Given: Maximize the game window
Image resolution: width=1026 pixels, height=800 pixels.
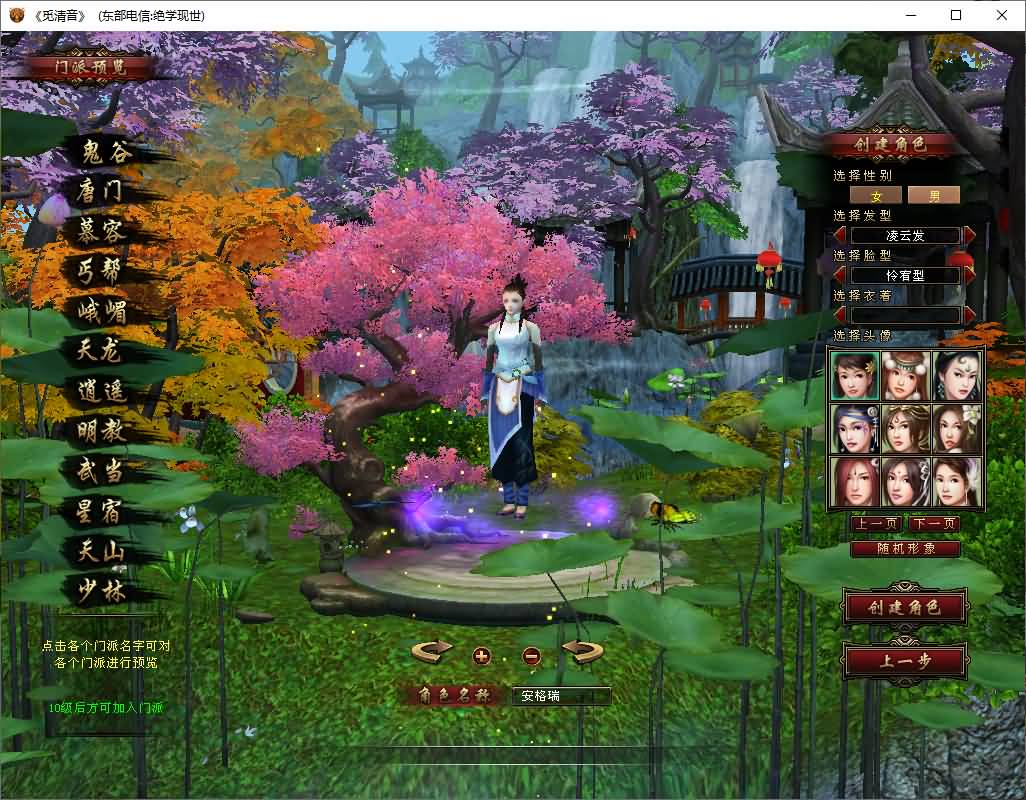Looking at the screenshot, I should pos(956,15).
